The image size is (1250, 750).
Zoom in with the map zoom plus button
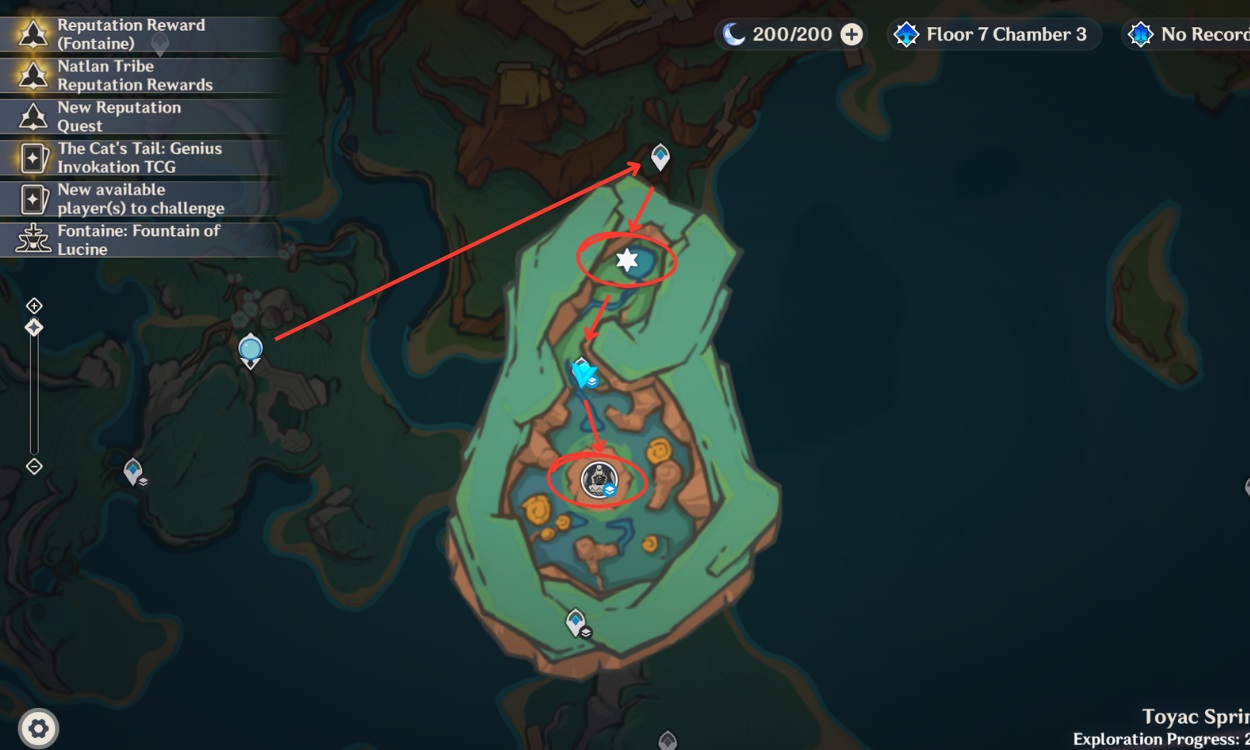click(34, 305)
